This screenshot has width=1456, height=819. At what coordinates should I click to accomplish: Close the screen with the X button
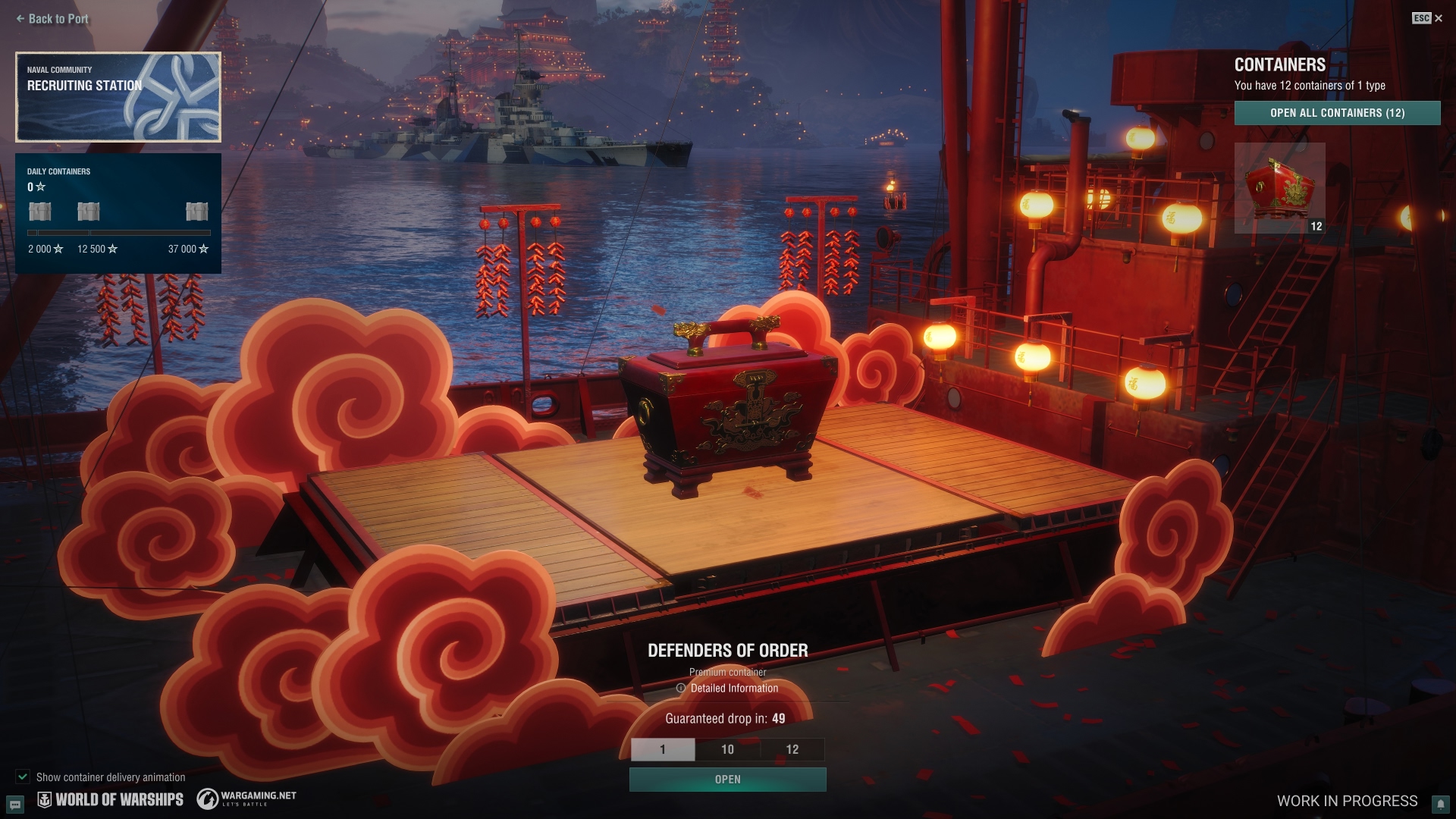point(1438,18)
